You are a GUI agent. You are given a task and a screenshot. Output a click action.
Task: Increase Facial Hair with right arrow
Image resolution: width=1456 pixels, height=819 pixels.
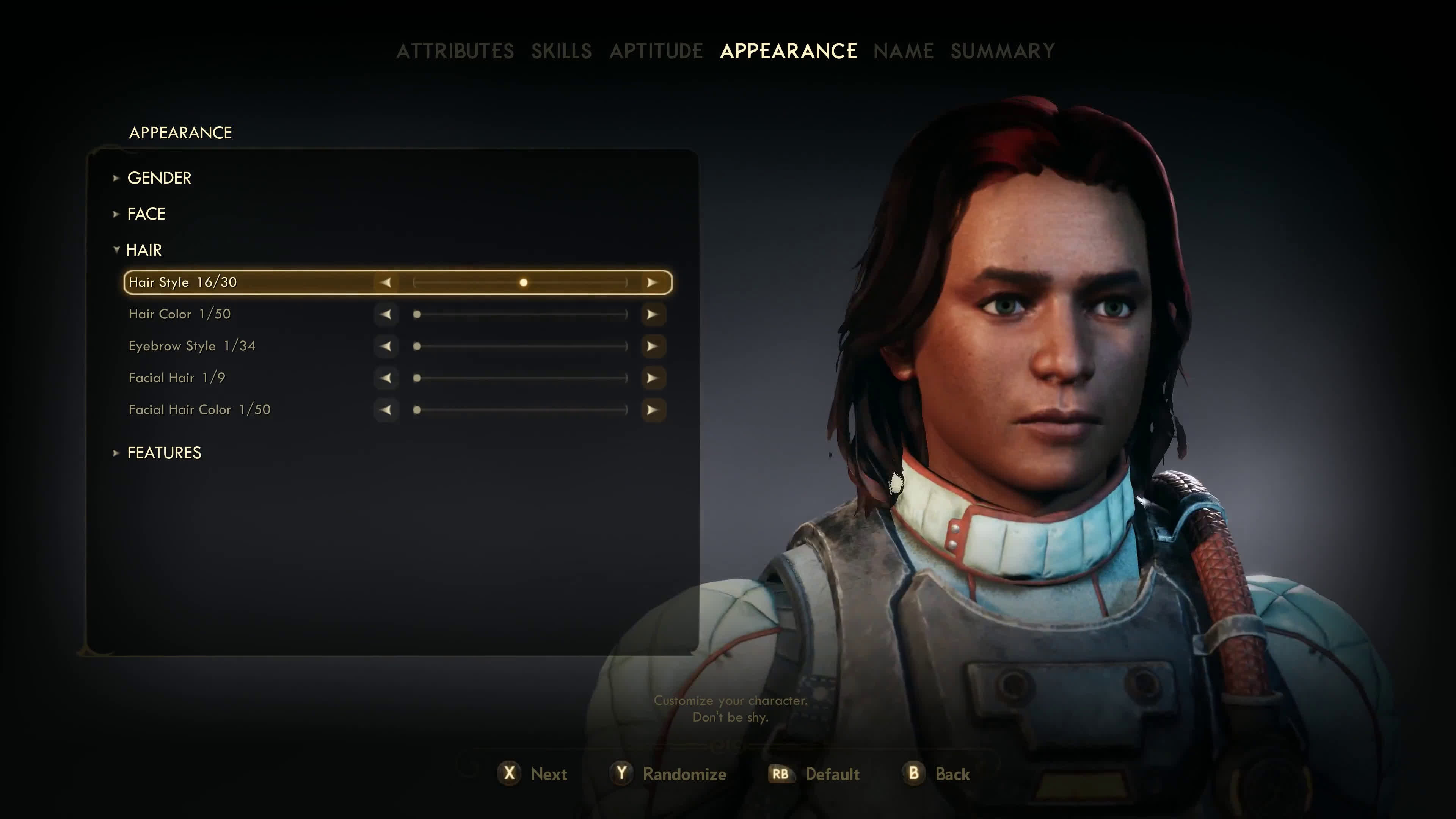point(652,378)
